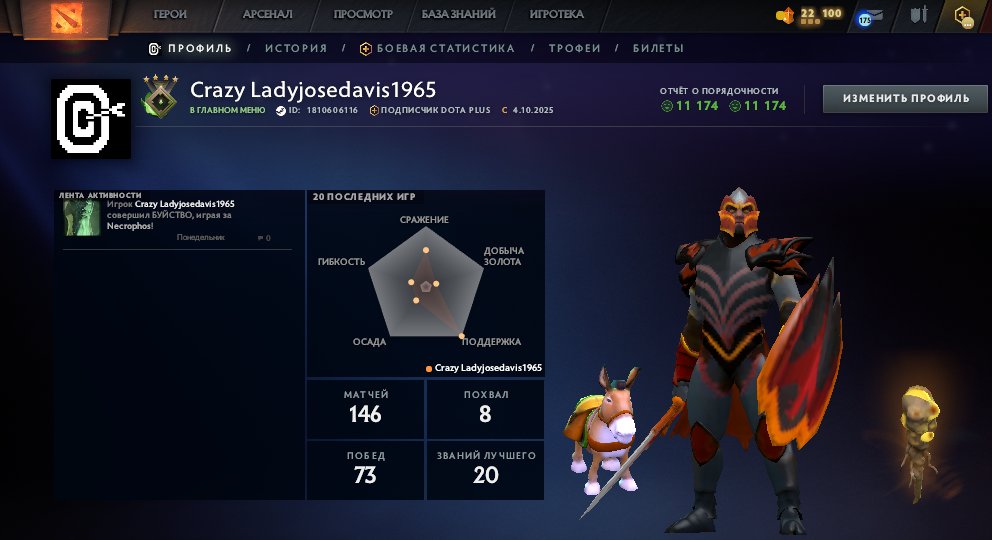992x540 pixels.
Task: Click the profile avatar picture
Action: 91,119
